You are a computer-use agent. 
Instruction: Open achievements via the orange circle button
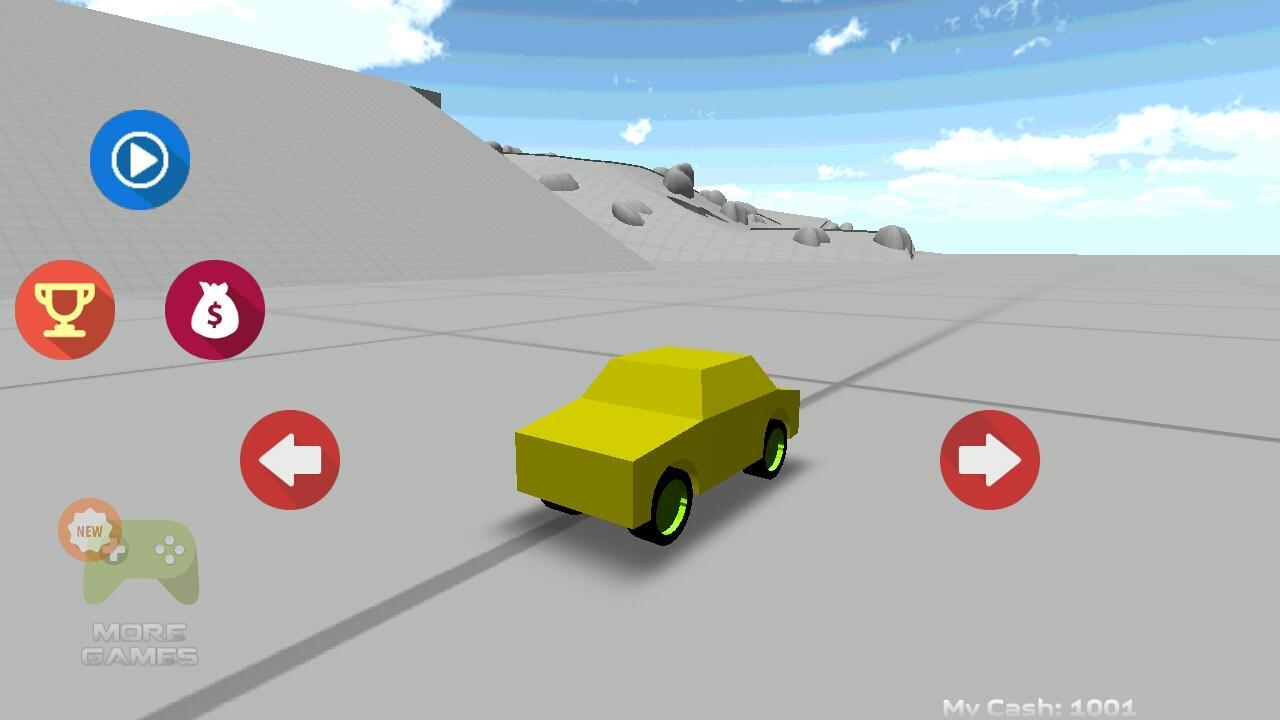coord(65,308)
